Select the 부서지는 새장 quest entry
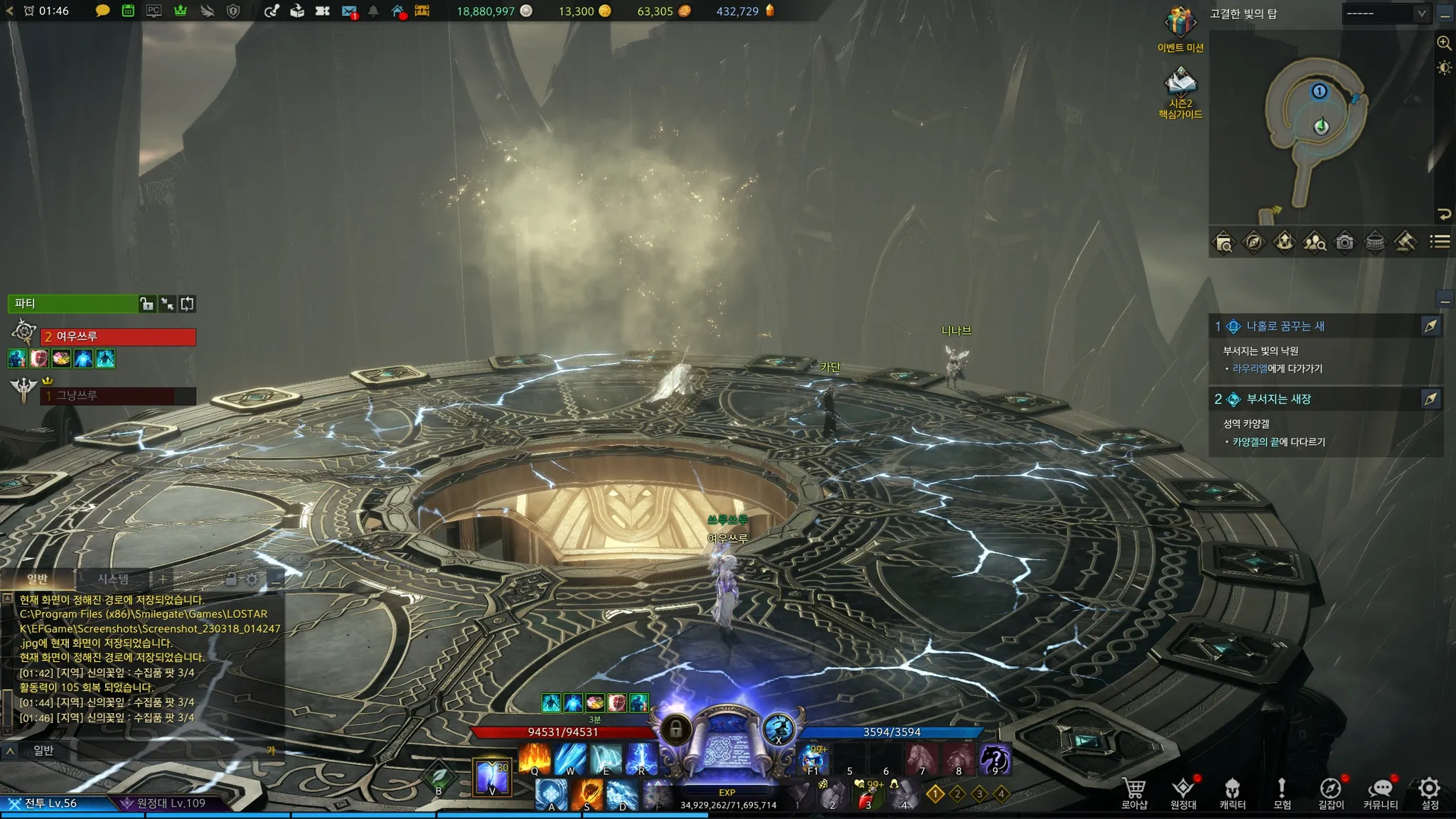Image resolution: width=1456 pixels, height=819 pixels. click(1278, 400)
